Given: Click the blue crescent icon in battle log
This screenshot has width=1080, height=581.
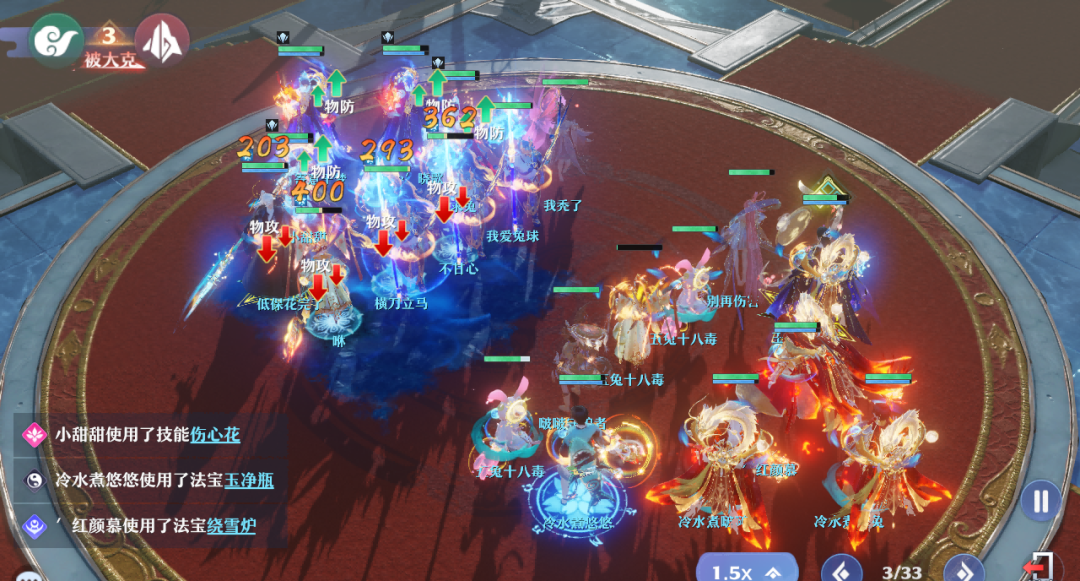Looking at the screenshot, I should click(35, 526).
